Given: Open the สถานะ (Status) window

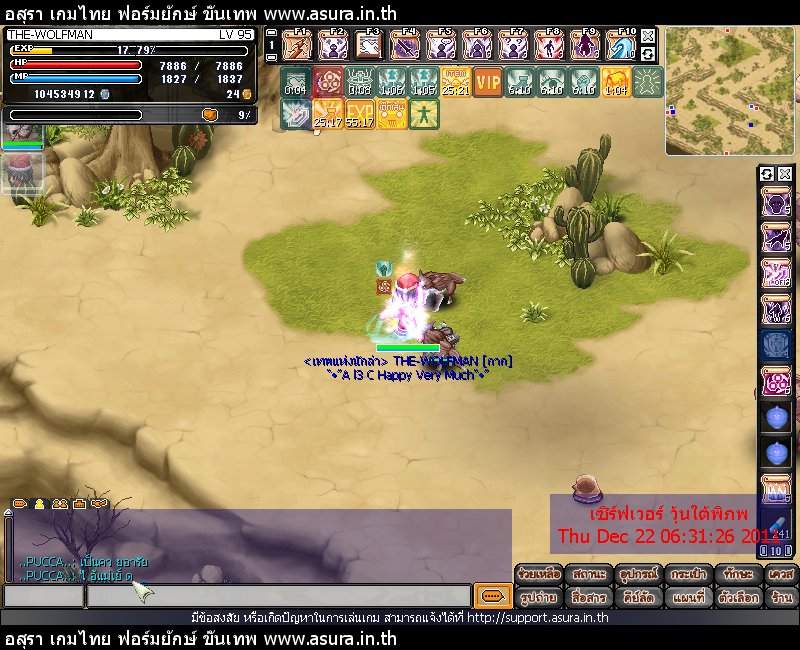Looking at the screenshot, I should (x=590, y=575).
